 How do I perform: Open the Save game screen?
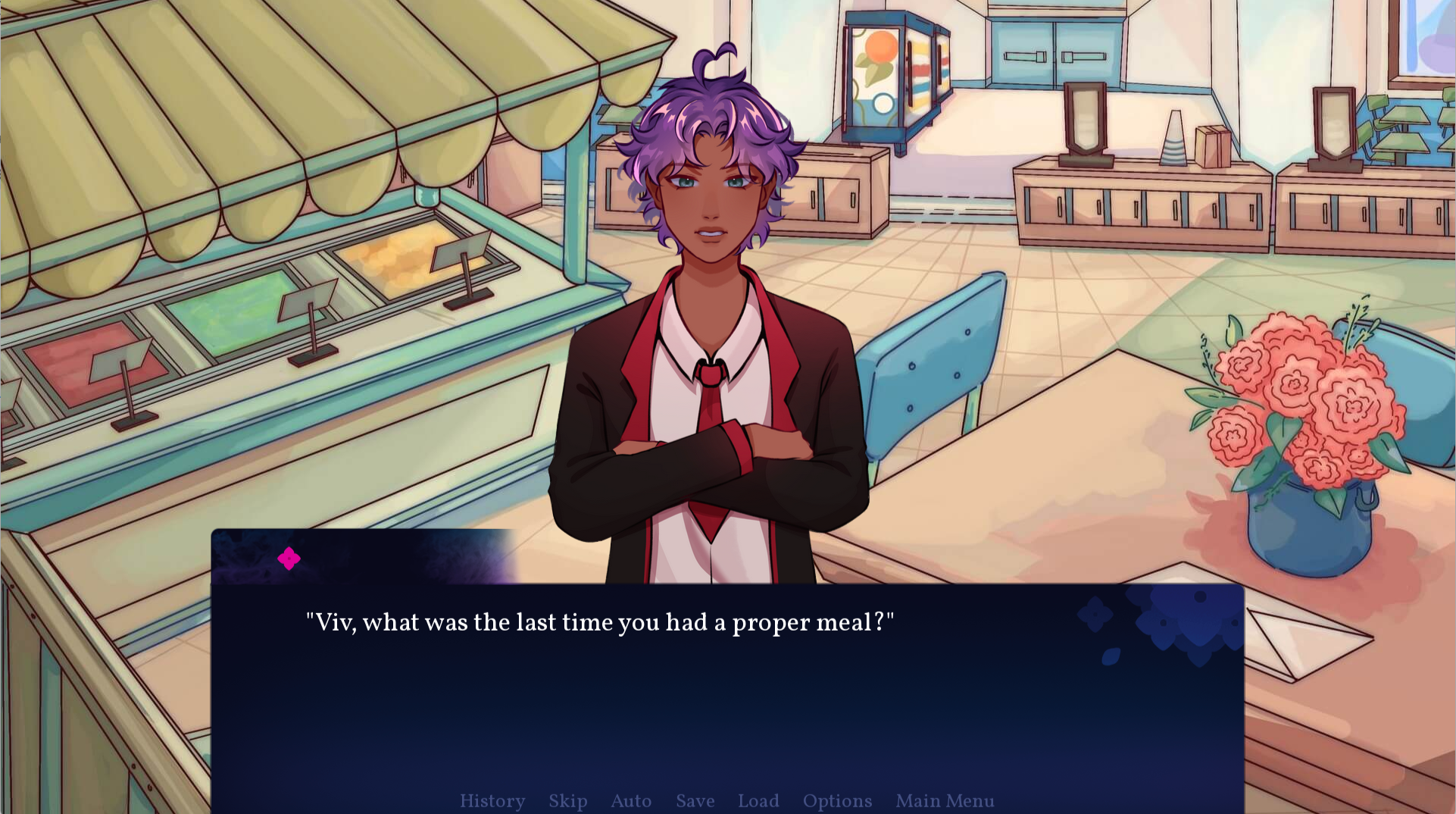pos(695,801)
